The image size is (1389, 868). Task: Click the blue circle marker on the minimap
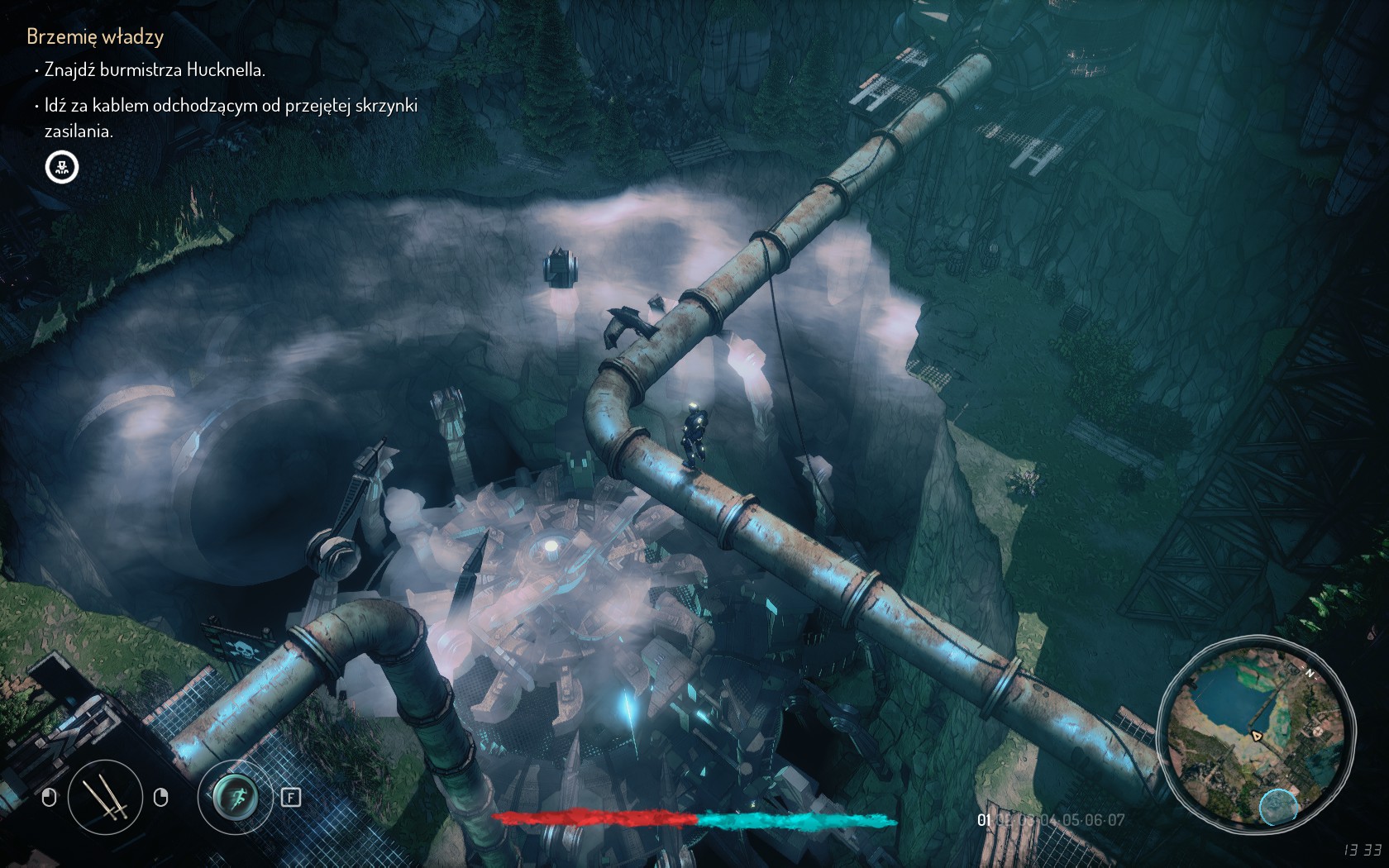pos(1278,807)
